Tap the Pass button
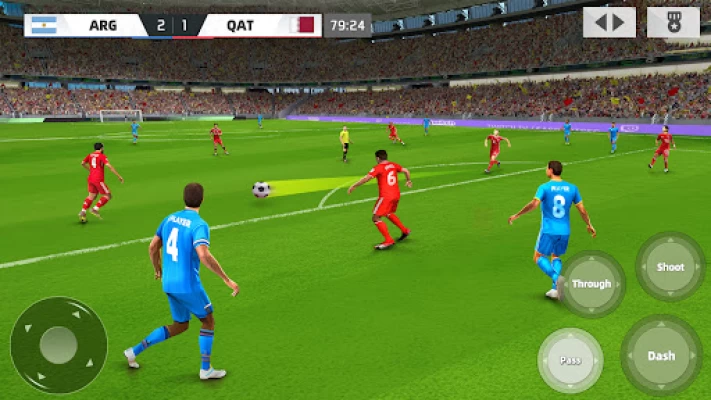711x400 pixels. coord(570,360)
